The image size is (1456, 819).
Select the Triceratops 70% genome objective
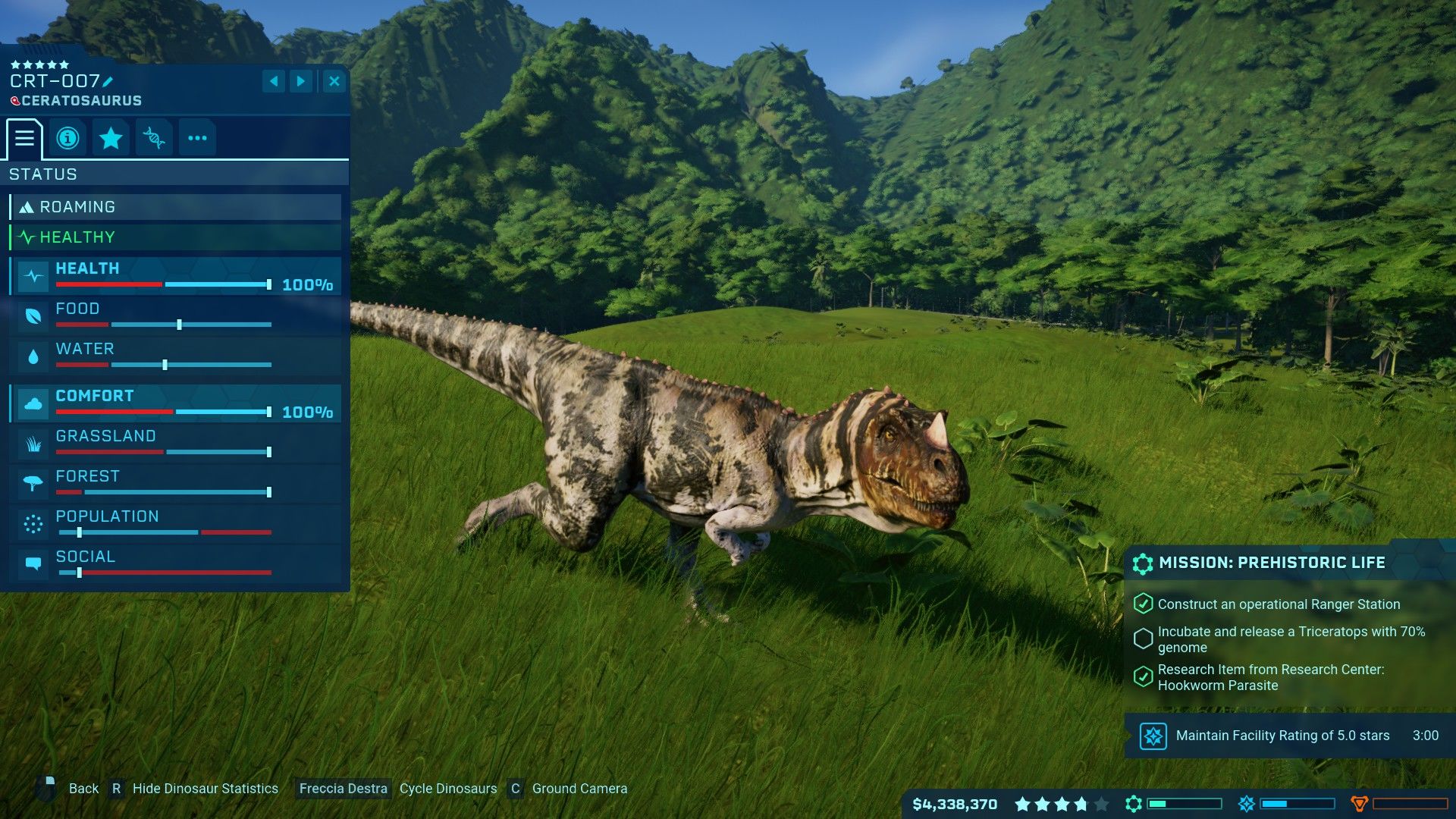(1289, 639)
